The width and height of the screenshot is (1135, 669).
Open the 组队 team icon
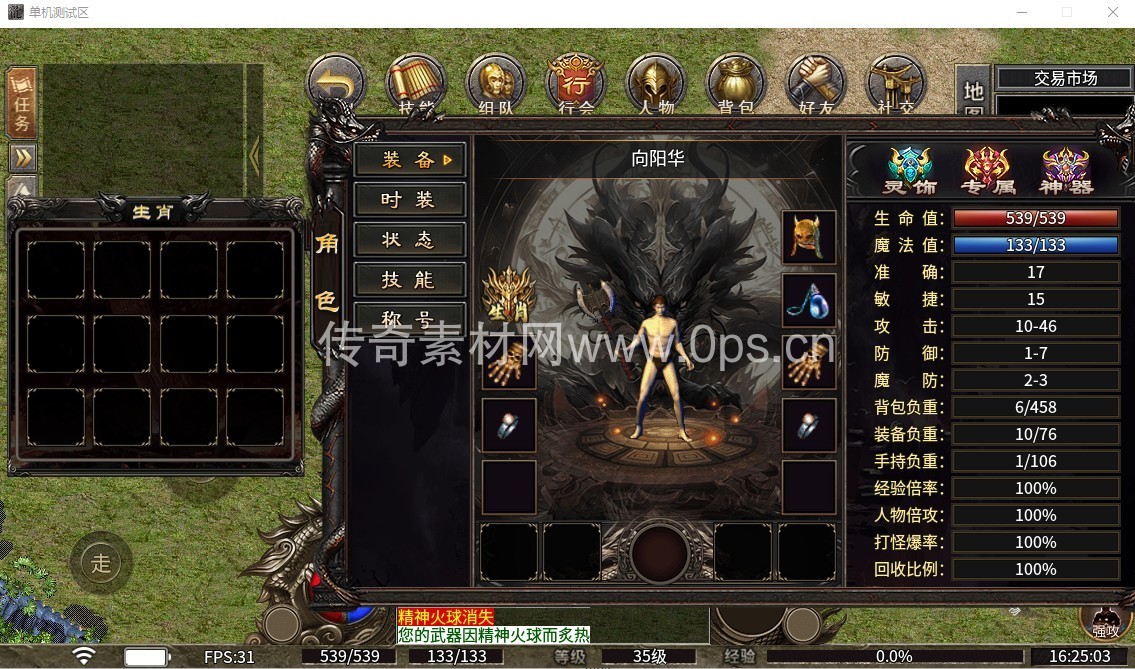tap(496, 84)
